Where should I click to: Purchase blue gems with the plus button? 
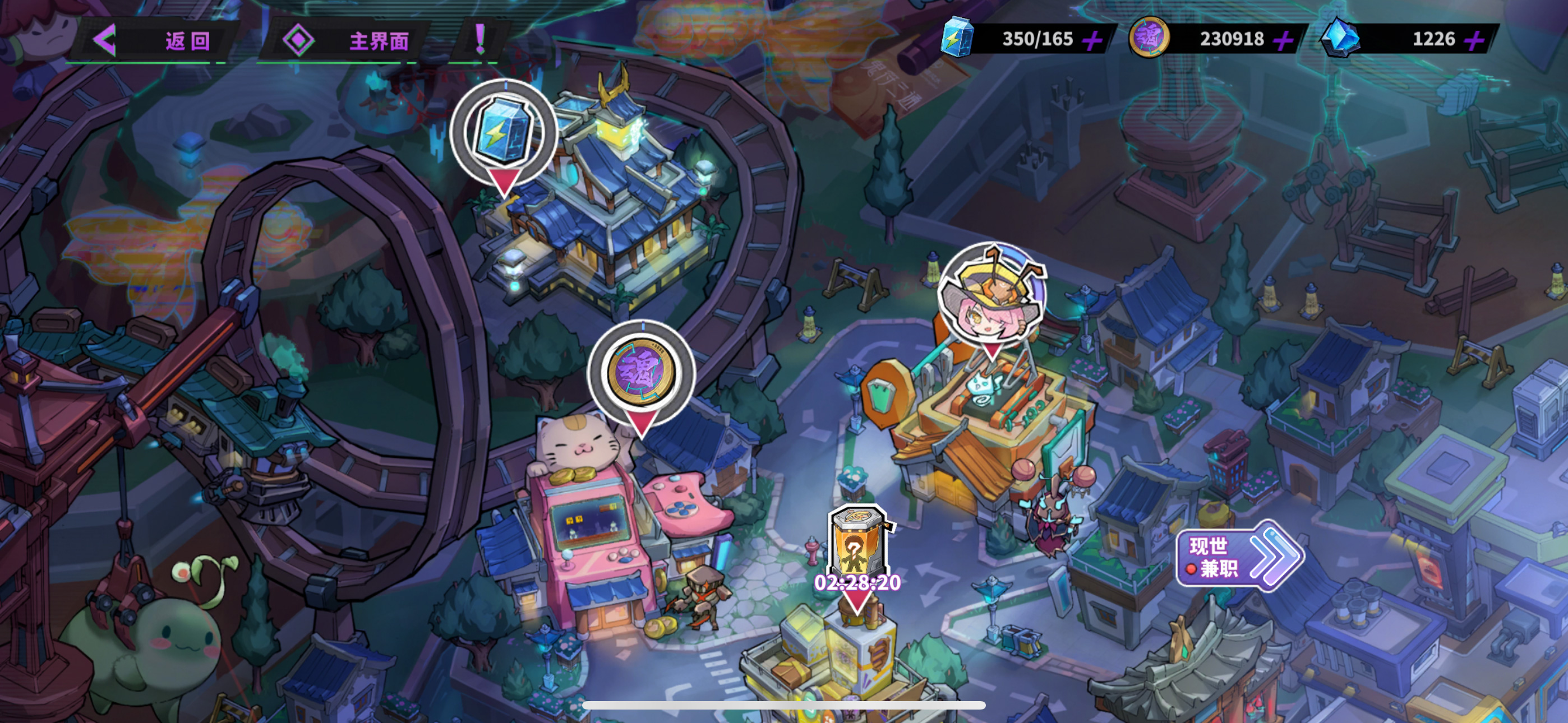coord(1474,41)
